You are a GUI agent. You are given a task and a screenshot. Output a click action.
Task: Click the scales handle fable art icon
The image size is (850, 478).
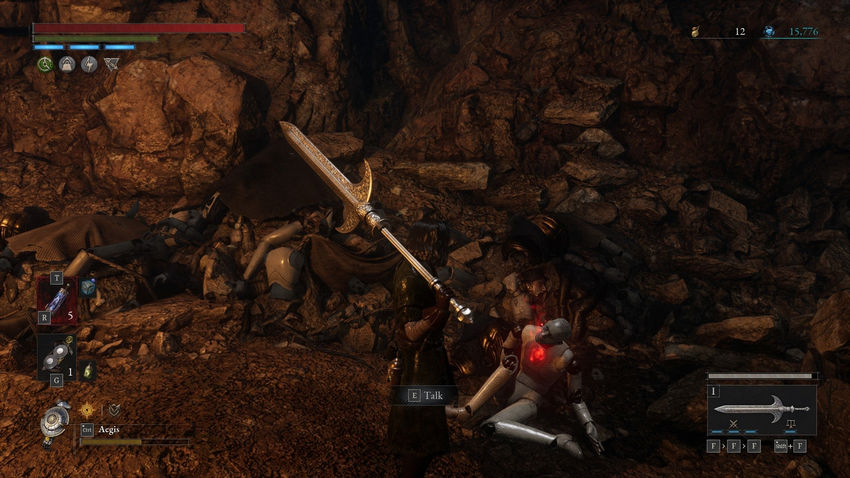click(791, 424)
